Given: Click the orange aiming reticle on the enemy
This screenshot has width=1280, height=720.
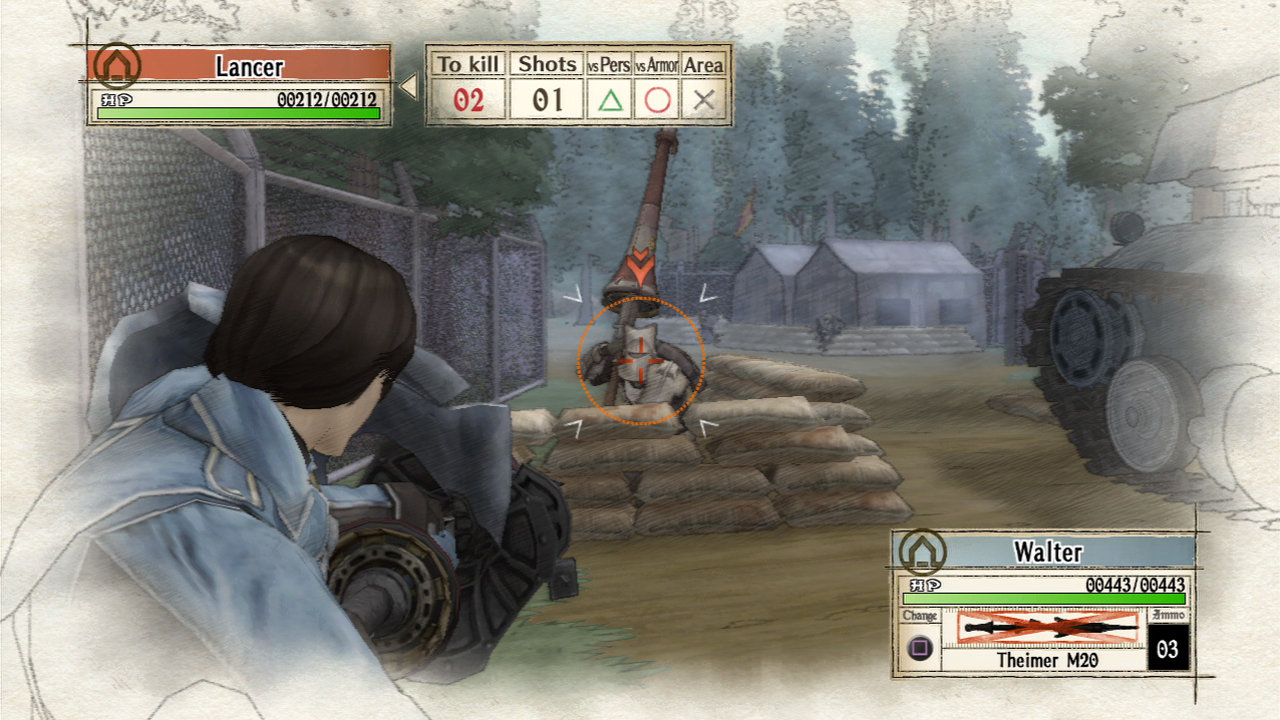Looking at the screenshot, I should click(640, 360).
